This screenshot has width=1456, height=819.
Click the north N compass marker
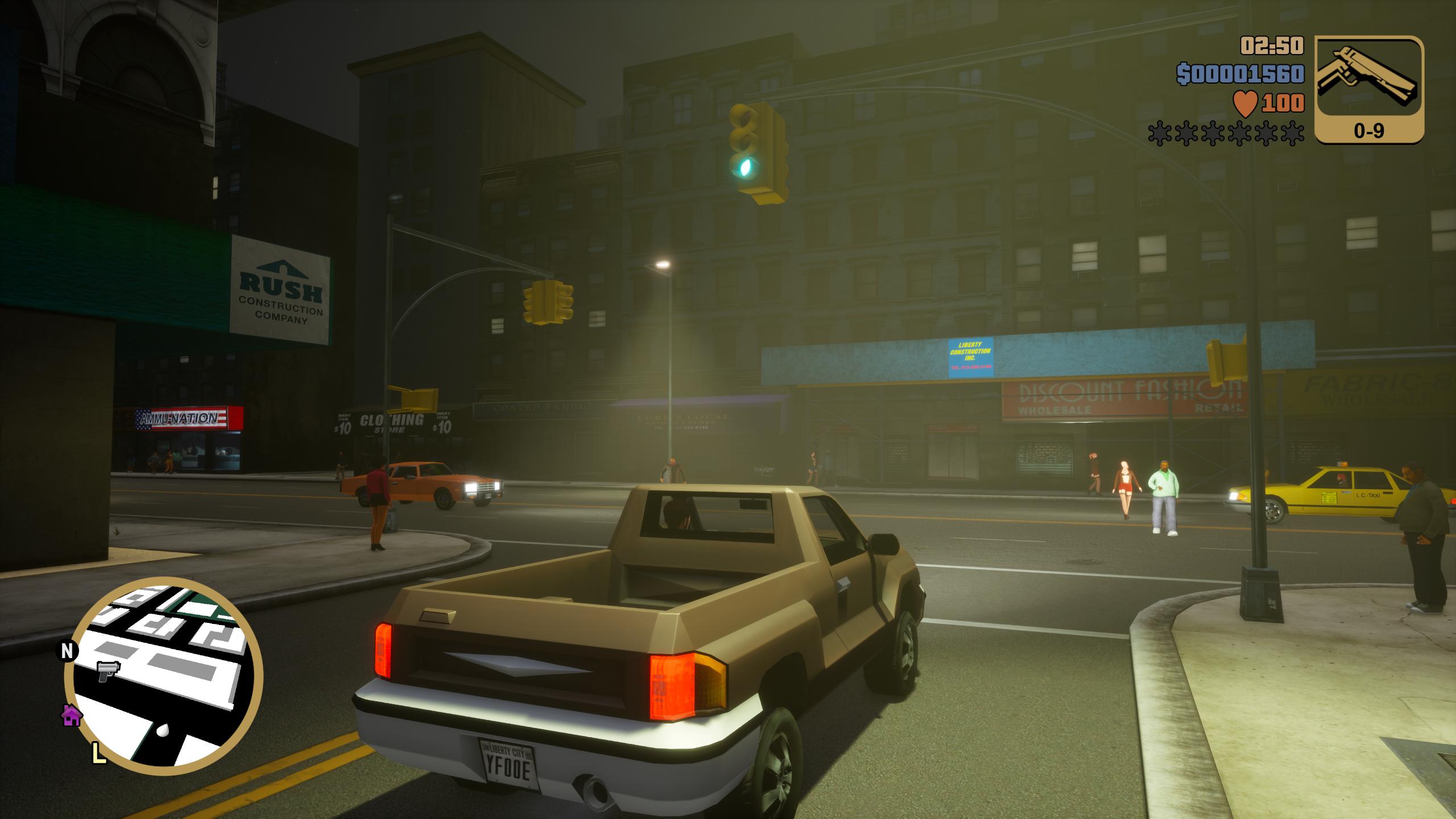pyautogui.click(x=67, y=651)
